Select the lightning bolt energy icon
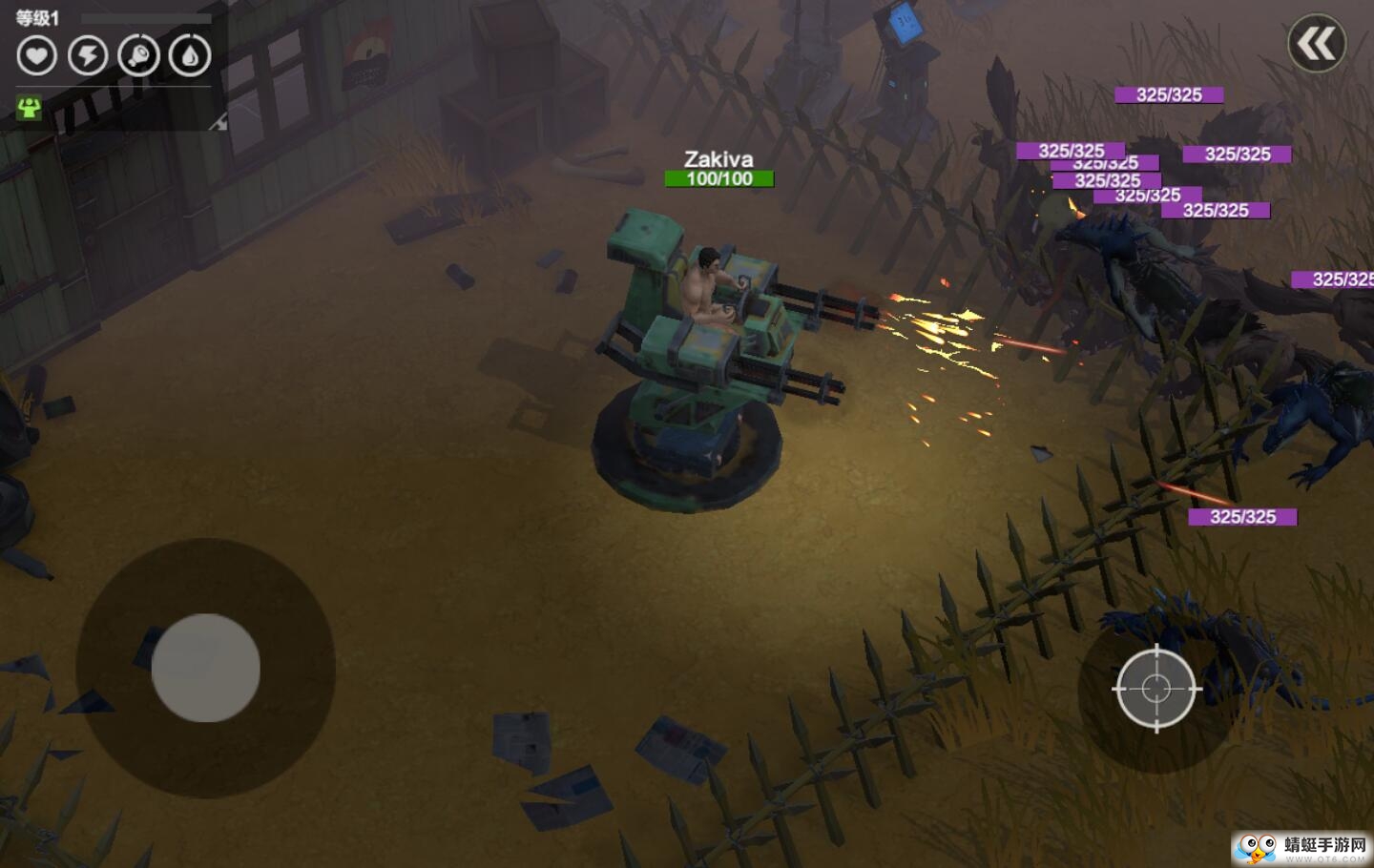Screen dimensions: 1374x868 click(88, 55)
